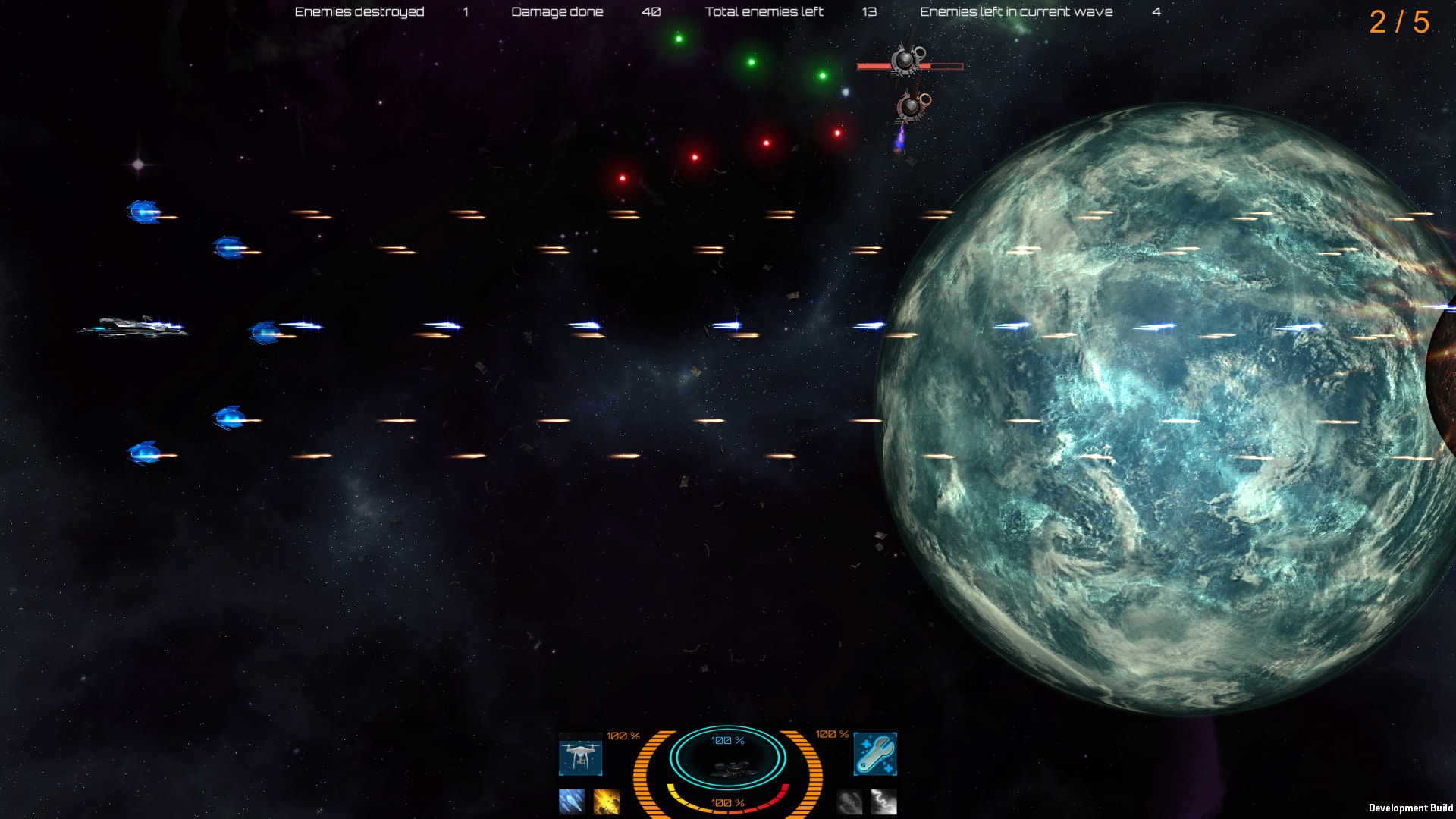Viewport: 1456px width, 819px height.
Task: Click the grayed-out claw ability slot
Action: 848,800
